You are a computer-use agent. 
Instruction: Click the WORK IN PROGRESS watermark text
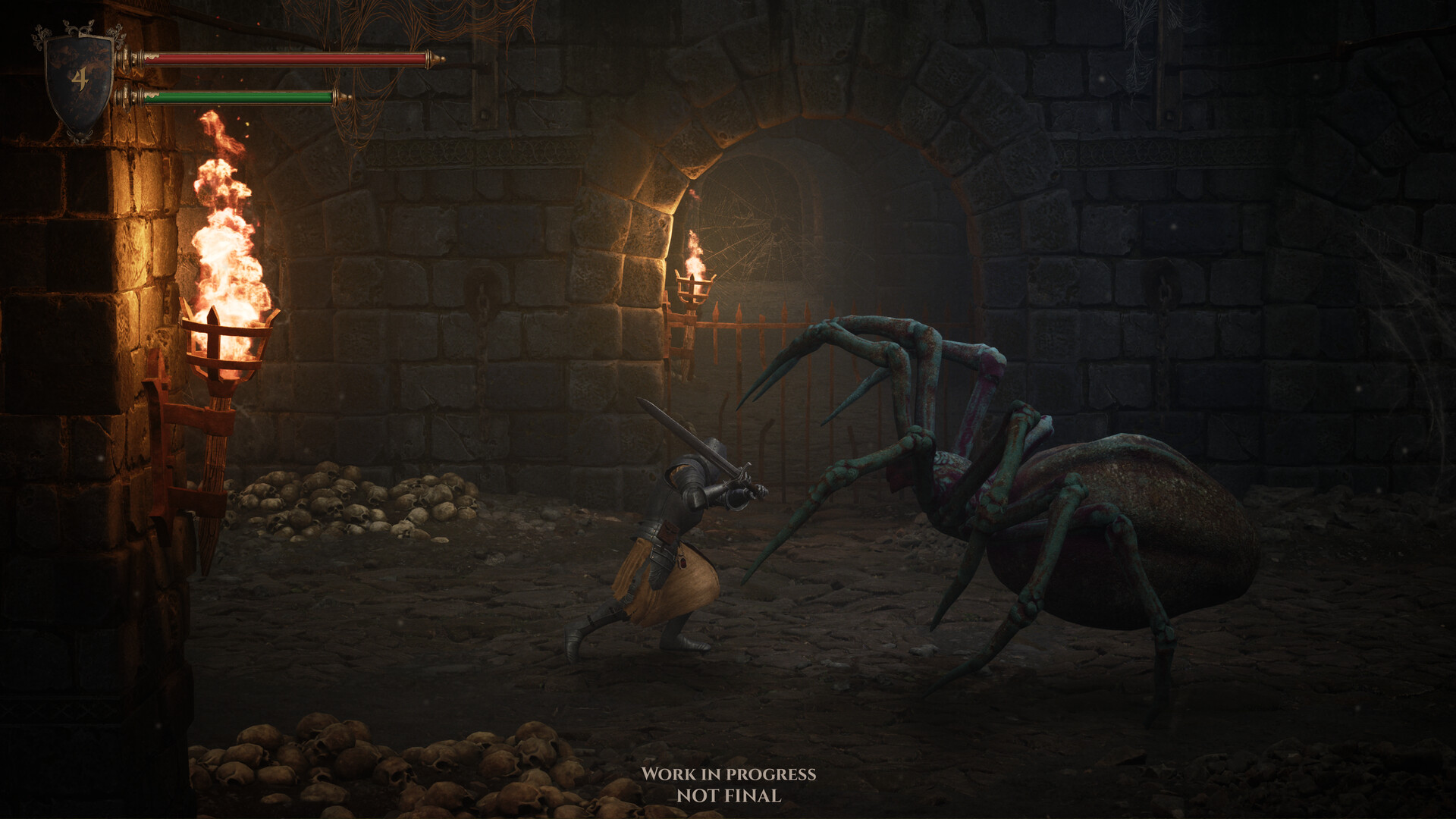pos(730,775)
